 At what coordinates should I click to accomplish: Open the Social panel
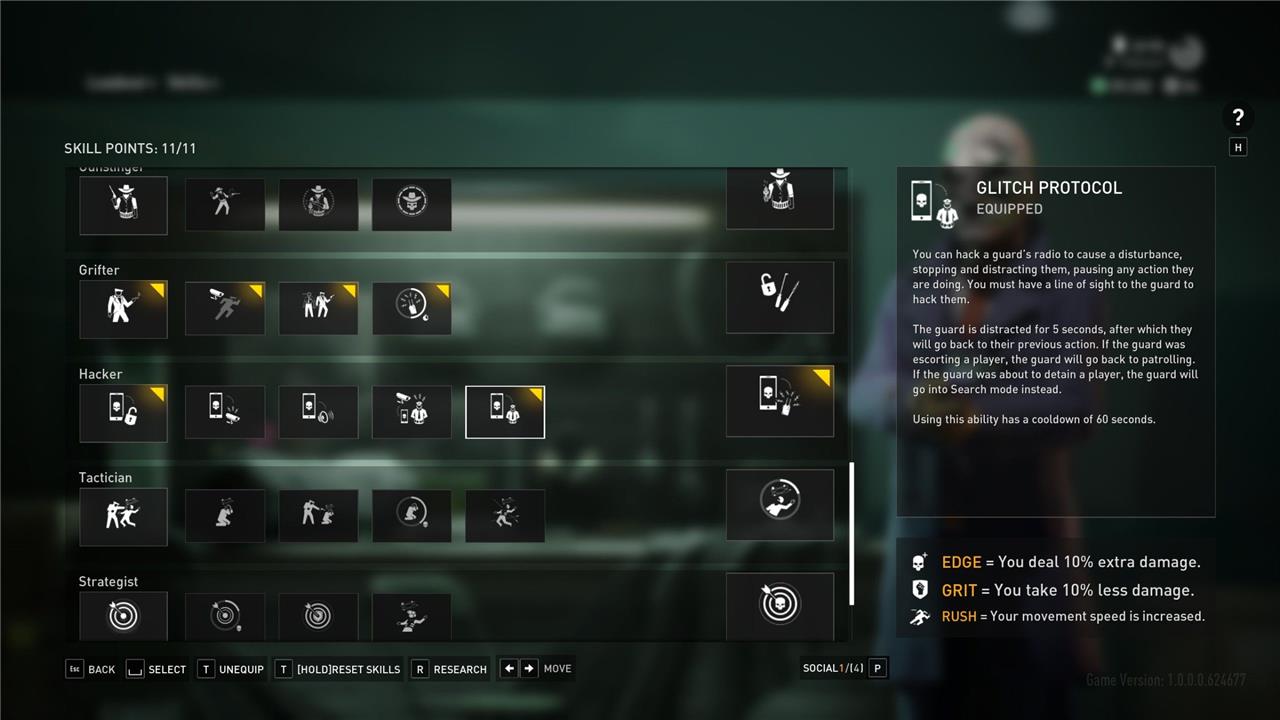(844, 668)
